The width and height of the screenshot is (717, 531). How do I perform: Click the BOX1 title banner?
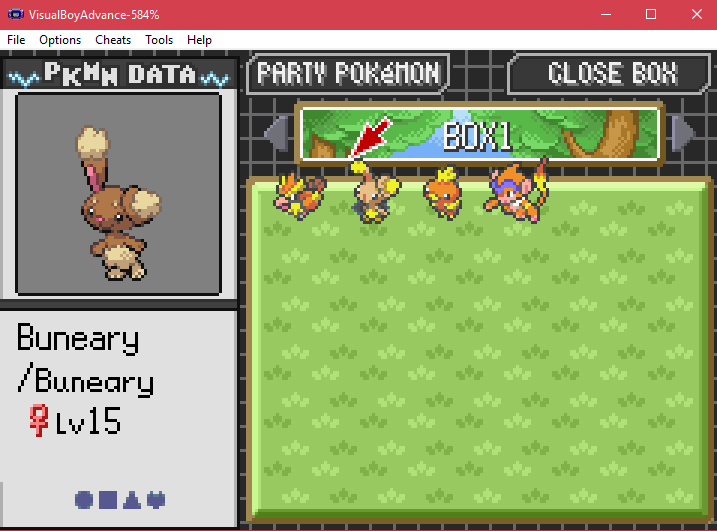tap(480, 135)
